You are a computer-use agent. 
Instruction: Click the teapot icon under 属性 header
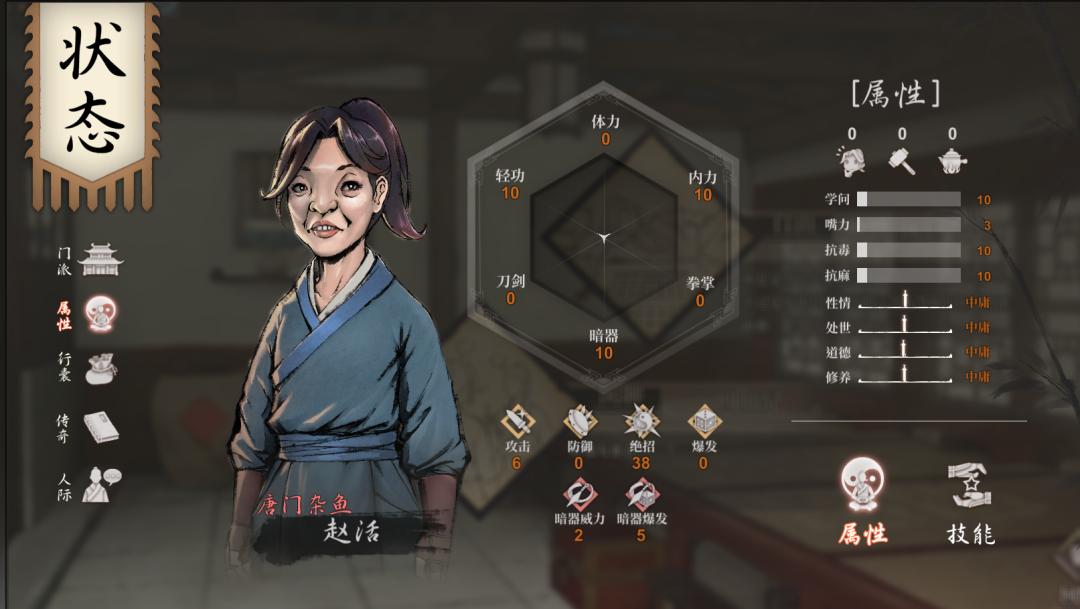pyautogui.click(x=952, y=159)
